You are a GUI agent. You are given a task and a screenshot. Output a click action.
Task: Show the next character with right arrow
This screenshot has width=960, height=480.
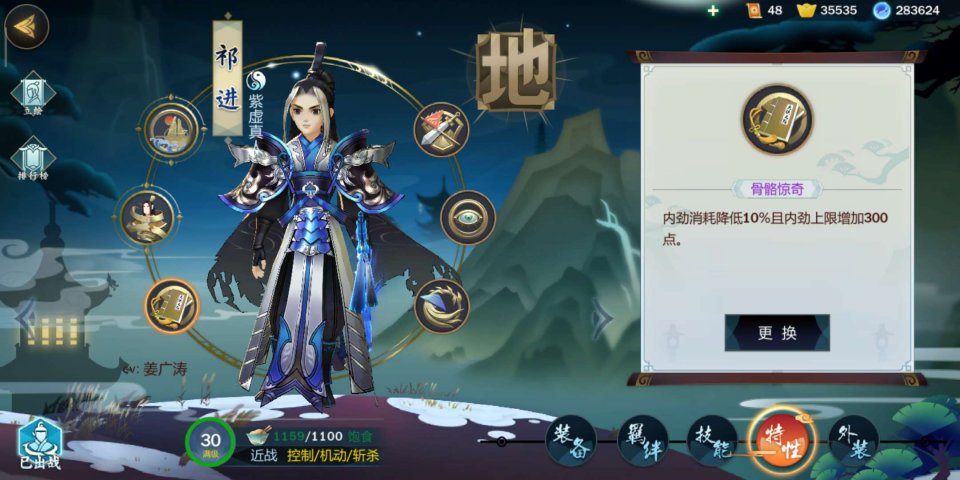[x=602, y=319]
